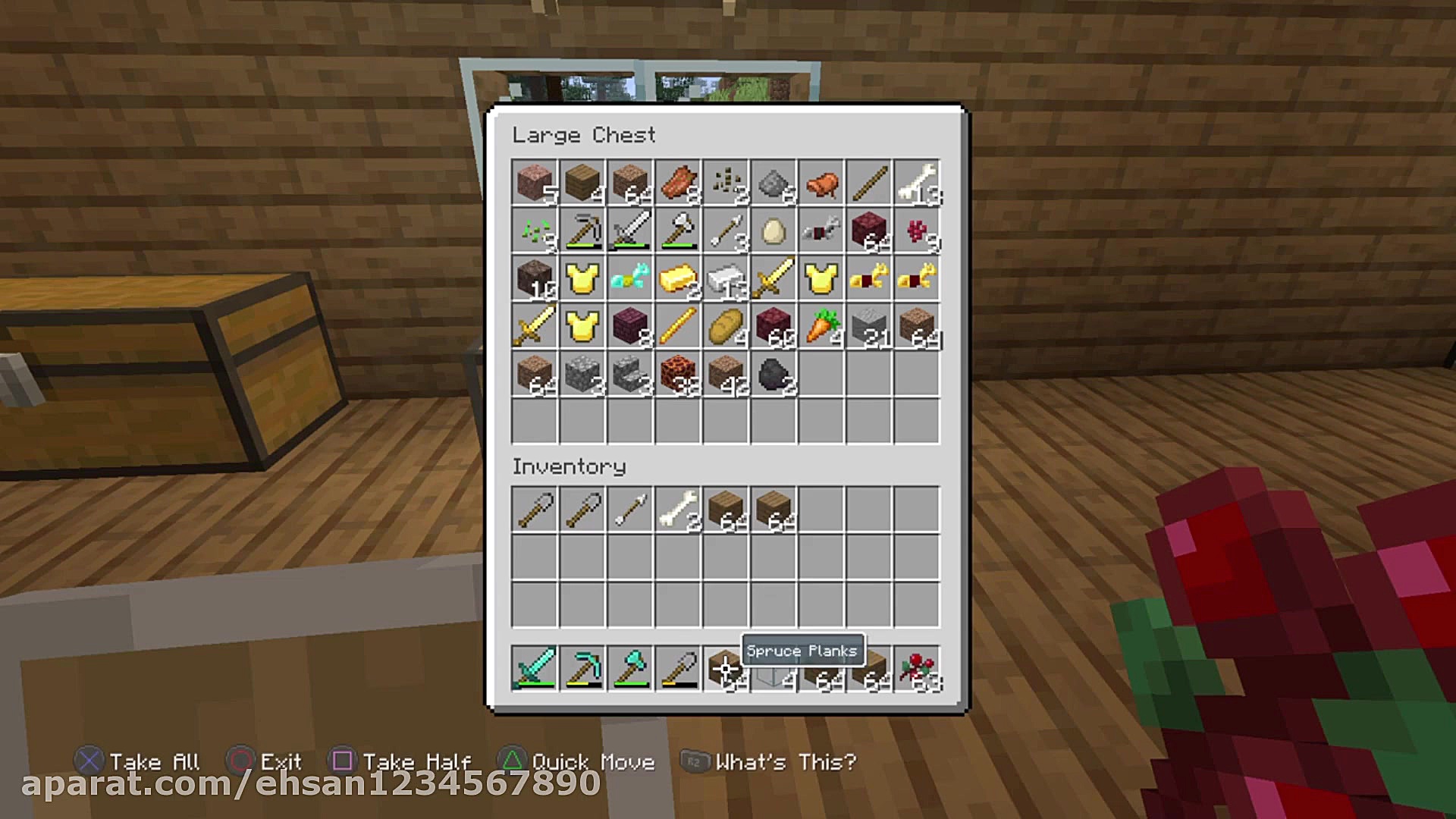Take the bread from the chest
This screenshot has width=1456, height=819.
click(x=726, y=326)
